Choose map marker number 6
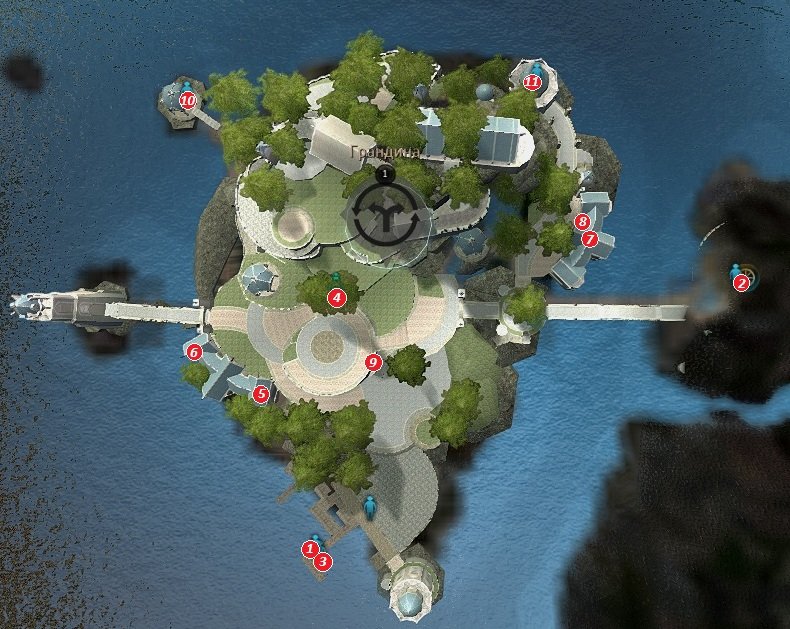Image resolution: width=790 pixels, height=629 pixels. [195, 352]
